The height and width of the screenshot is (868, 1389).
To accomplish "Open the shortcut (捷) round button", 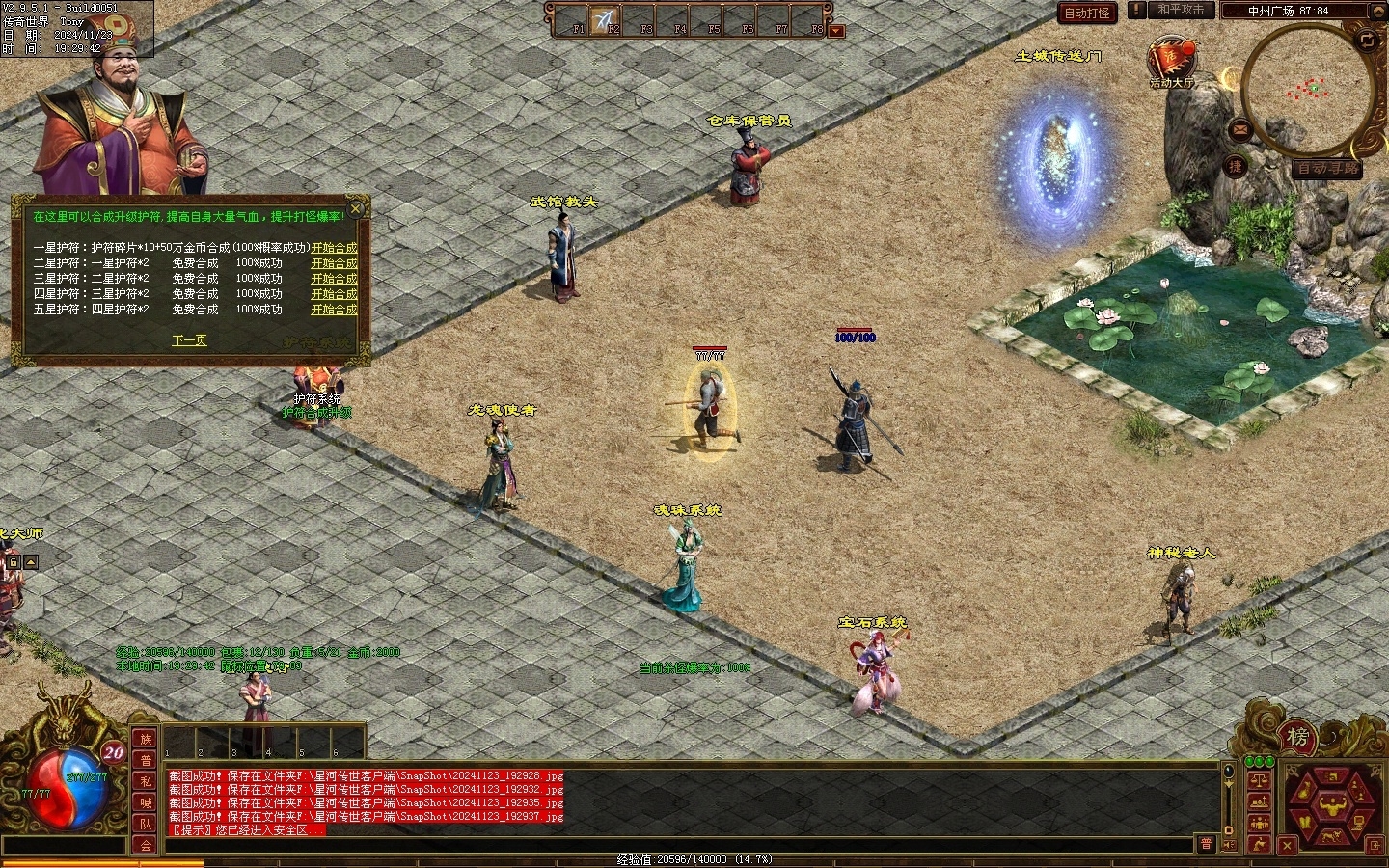I will [1236, 166].
